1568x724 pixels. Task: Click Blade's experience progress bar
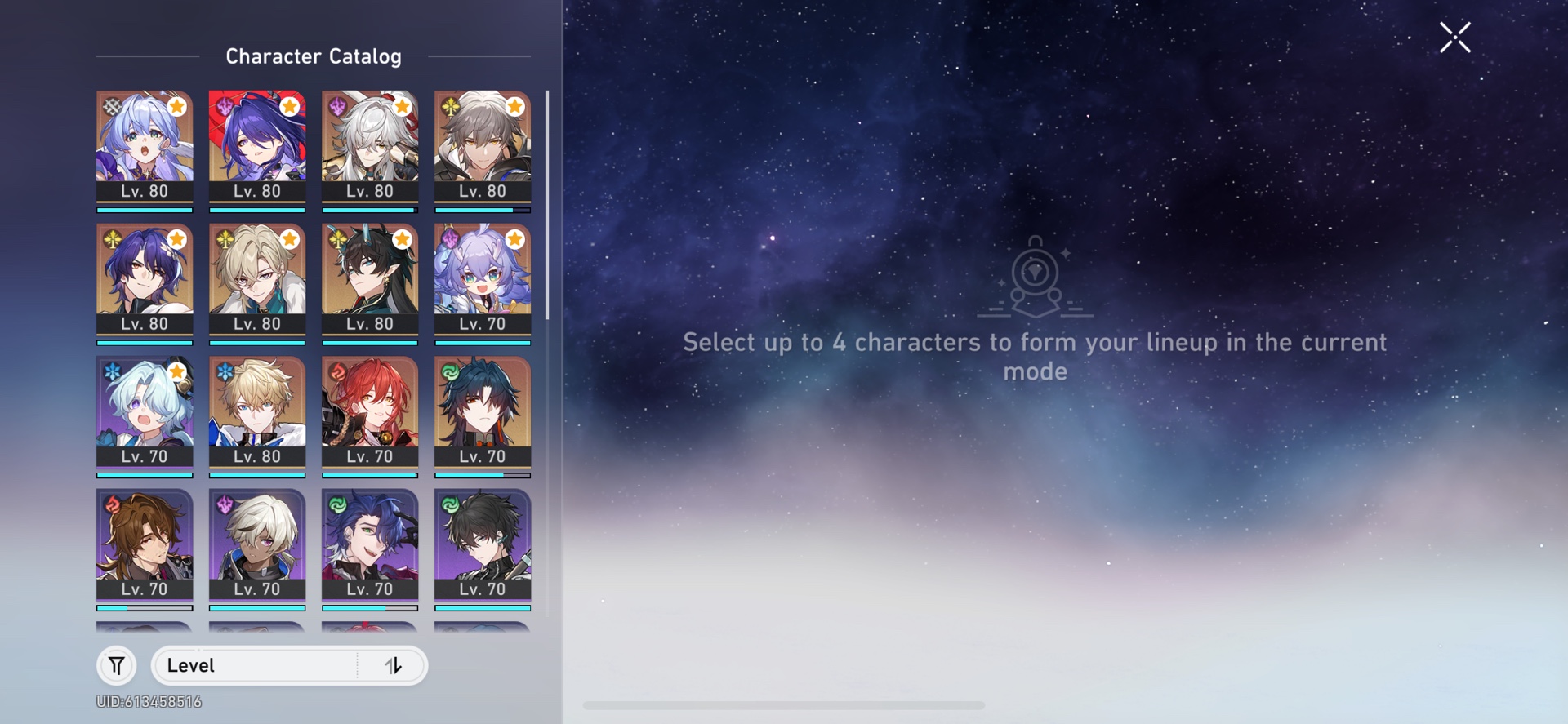(483, 473)
